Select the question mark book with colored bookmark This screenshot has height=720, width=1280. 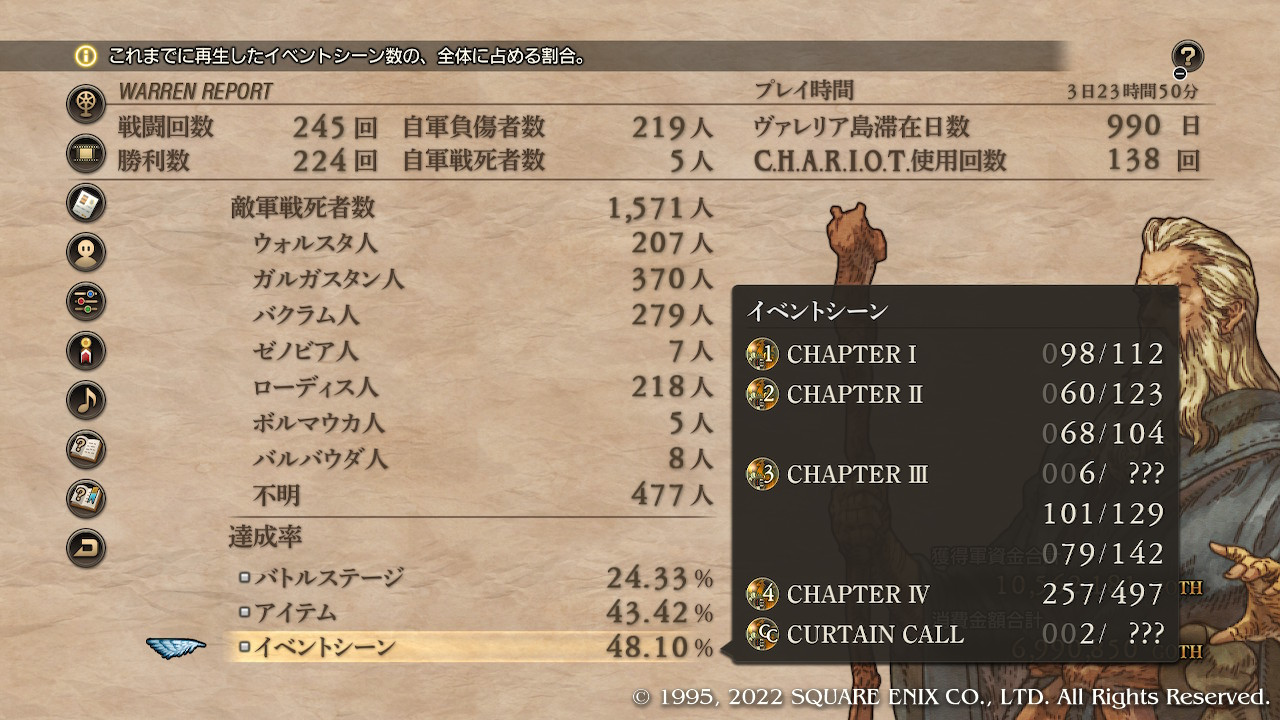coord(87,498)
